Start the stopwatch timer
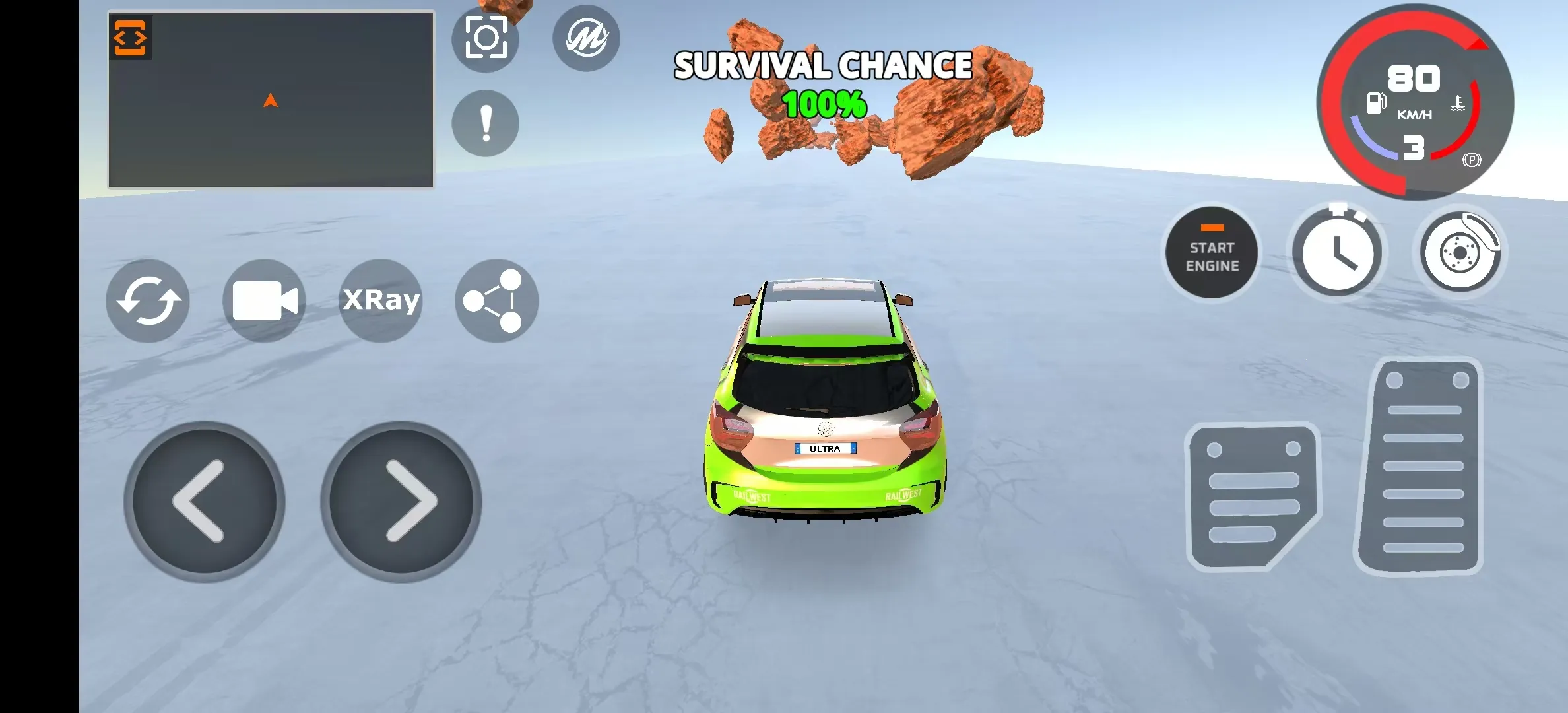This screenshot has height=713, width=1568. [1337, 253]
